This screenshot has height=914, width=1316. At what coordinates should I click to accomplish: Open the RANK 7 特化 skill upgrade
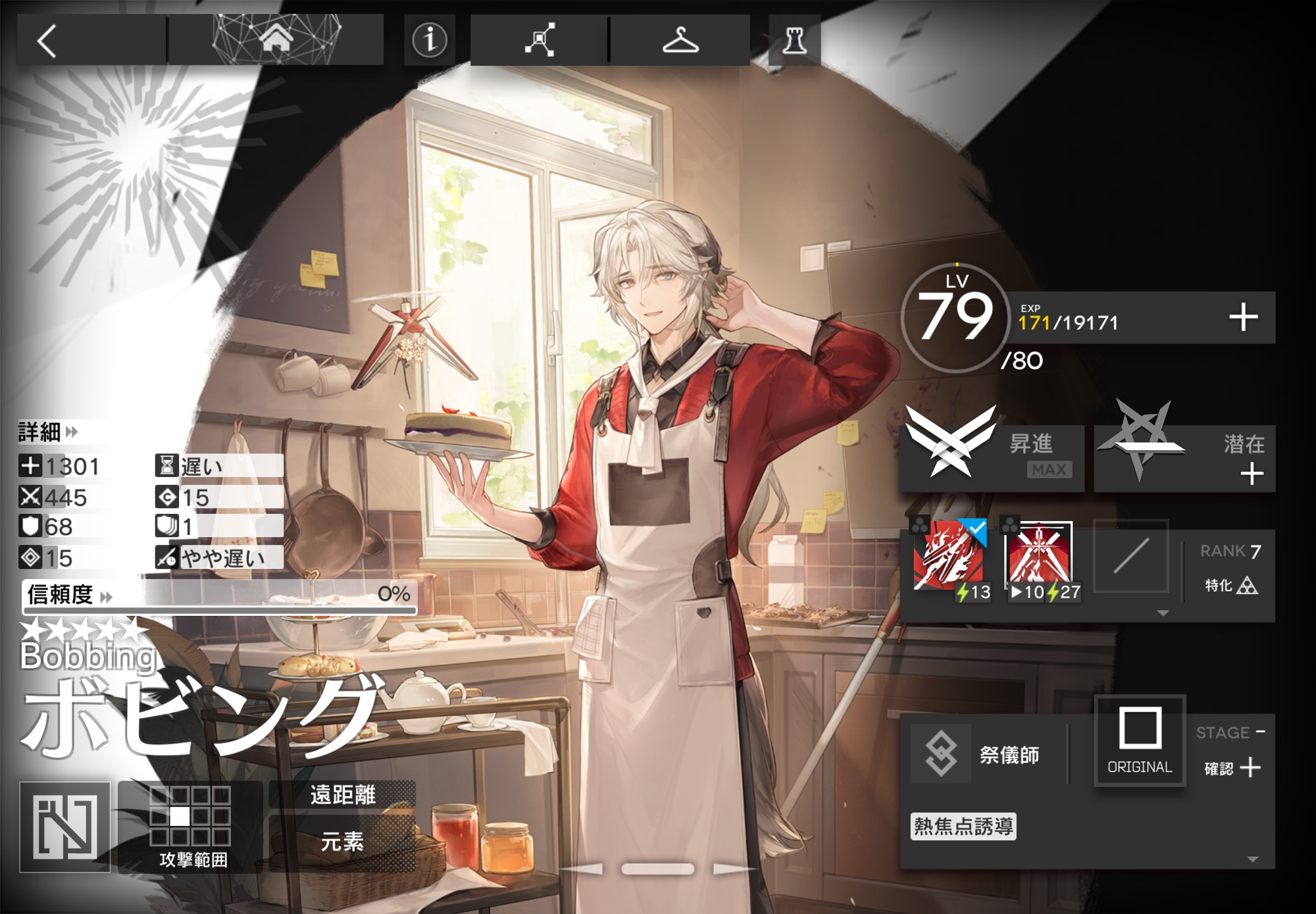pyautogui.click(x=1229, y=569)
